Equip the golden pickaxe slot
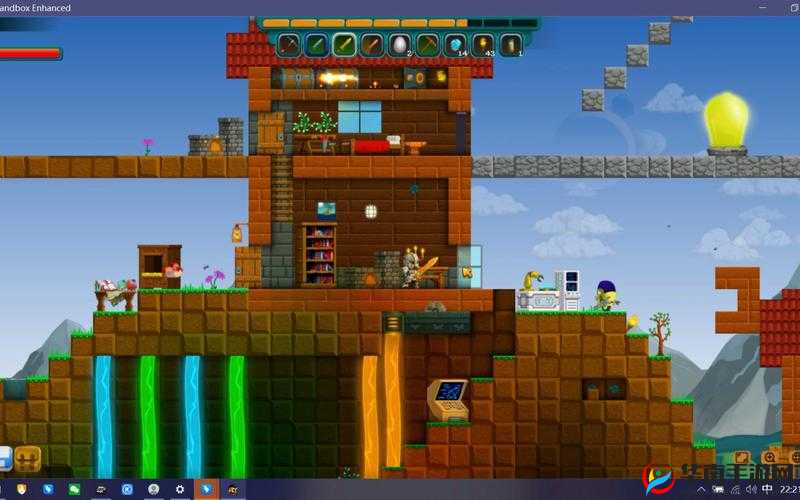The width and height of the screenshot is (800, 500). coord(428,44)
